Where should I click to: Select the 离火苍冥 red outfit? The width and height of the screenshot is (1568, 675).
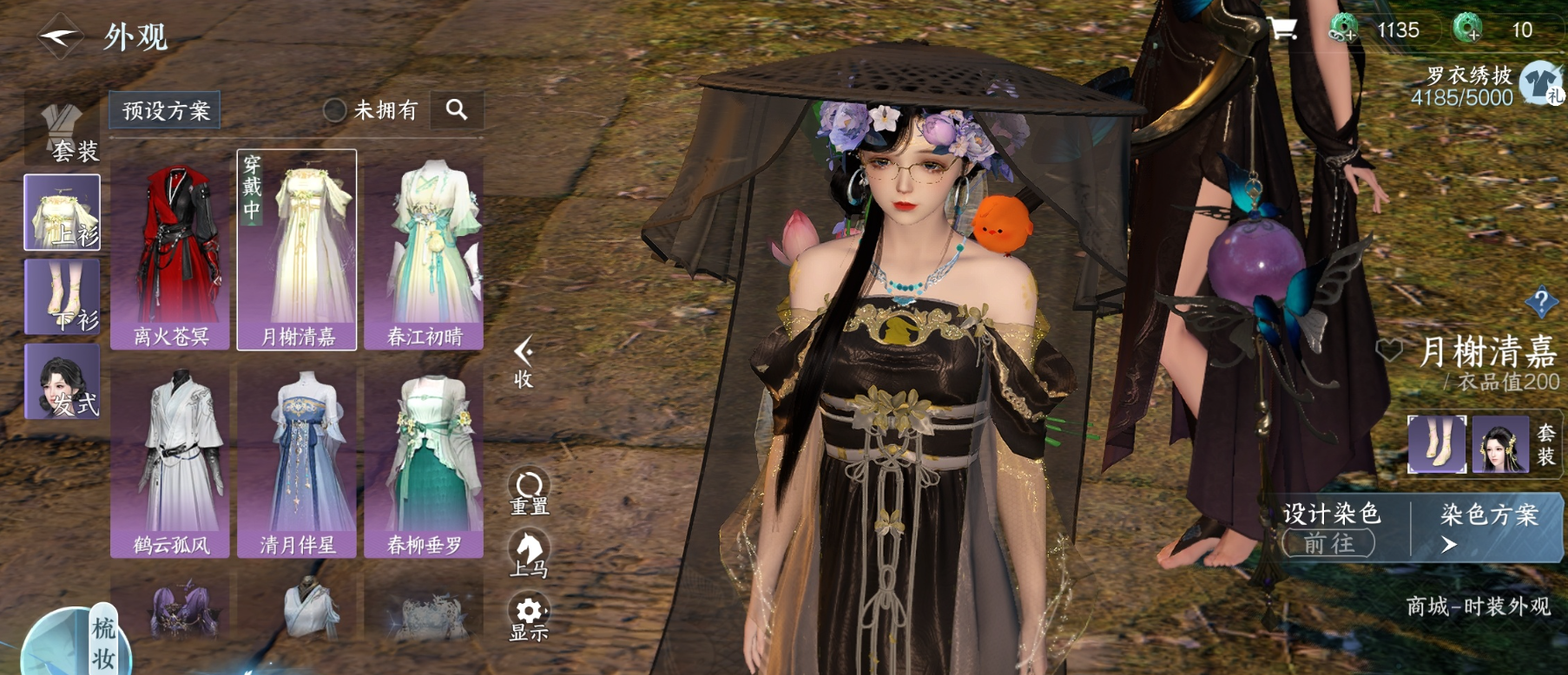coord(170,250)
